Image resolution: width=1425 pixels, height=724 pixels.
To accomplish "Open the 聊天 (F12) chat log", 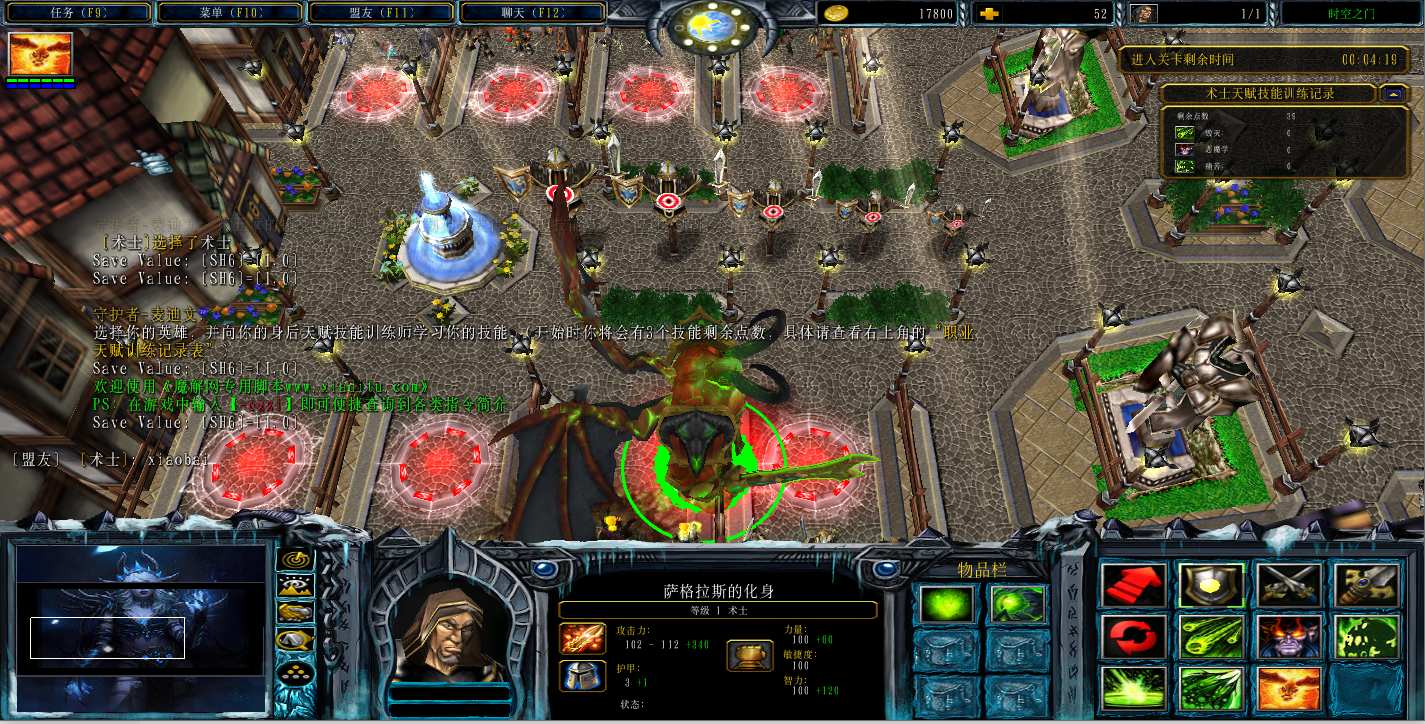I will [532, 13].
